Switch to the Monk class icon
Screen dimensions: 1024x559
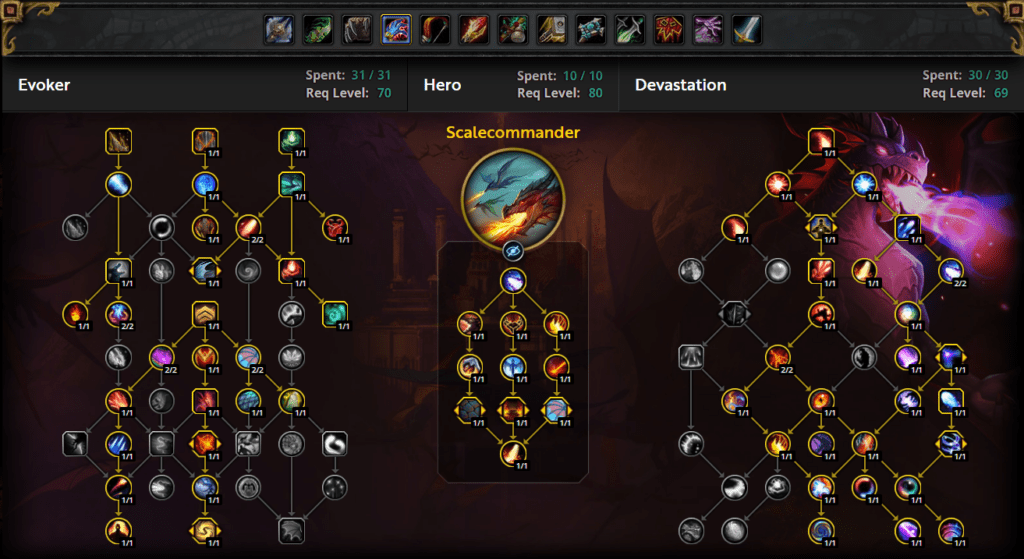513,30
